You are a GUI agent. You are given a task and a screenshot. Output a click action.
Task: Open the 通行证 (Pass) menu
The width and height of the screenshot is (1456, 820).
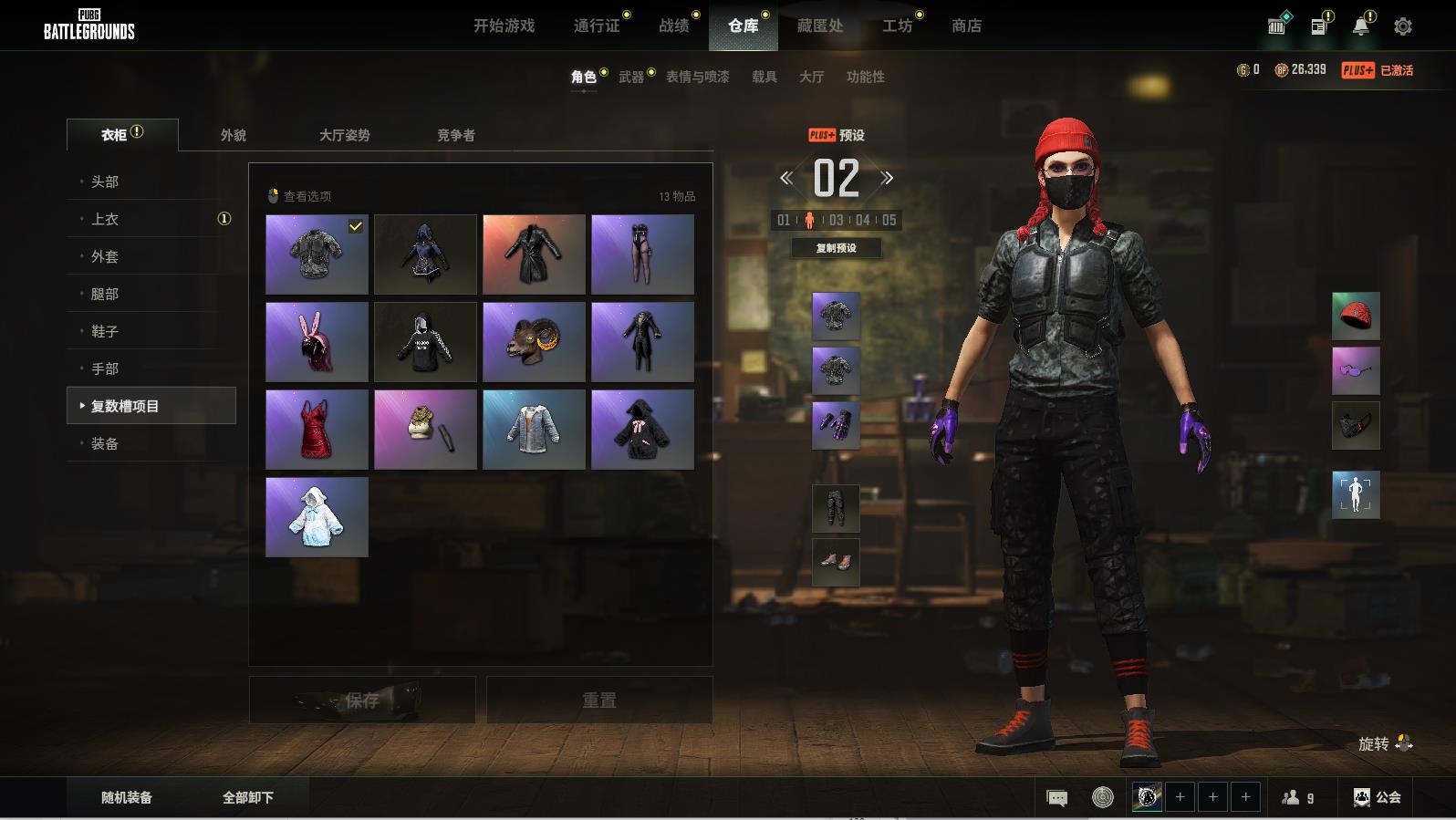(x=596, y=26)
